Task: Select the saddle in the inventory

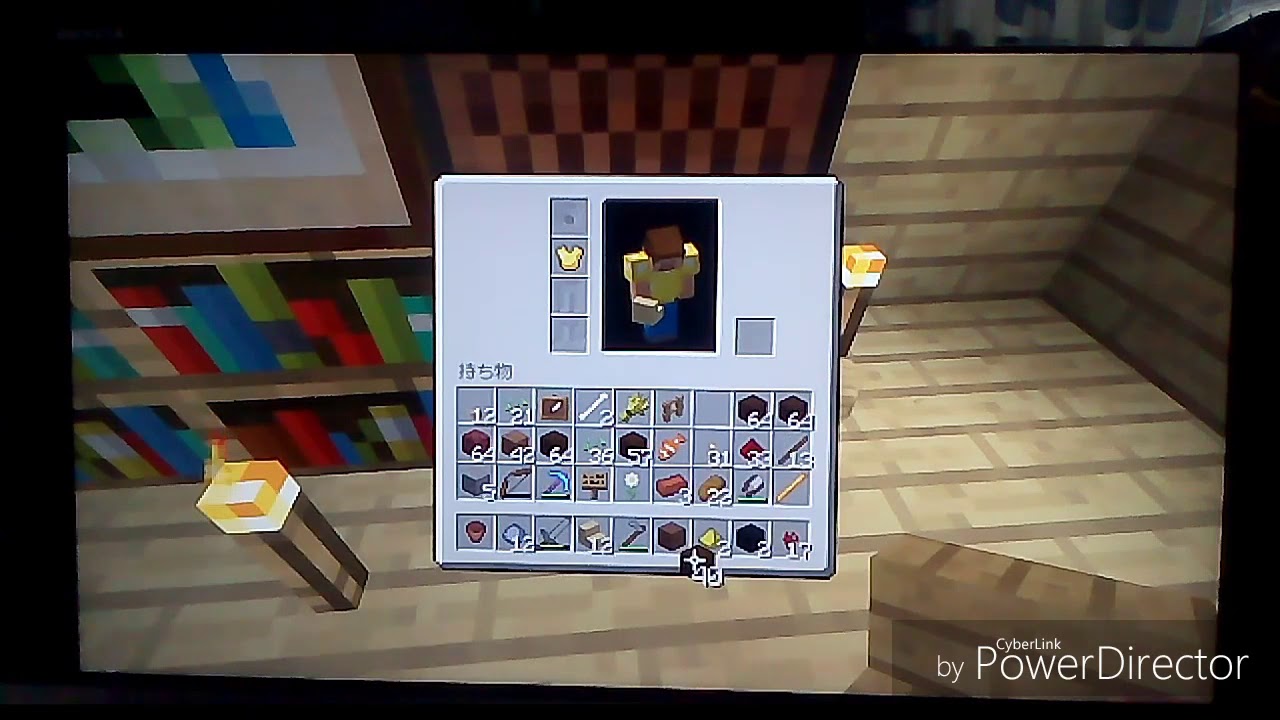Action: [674, 408]
